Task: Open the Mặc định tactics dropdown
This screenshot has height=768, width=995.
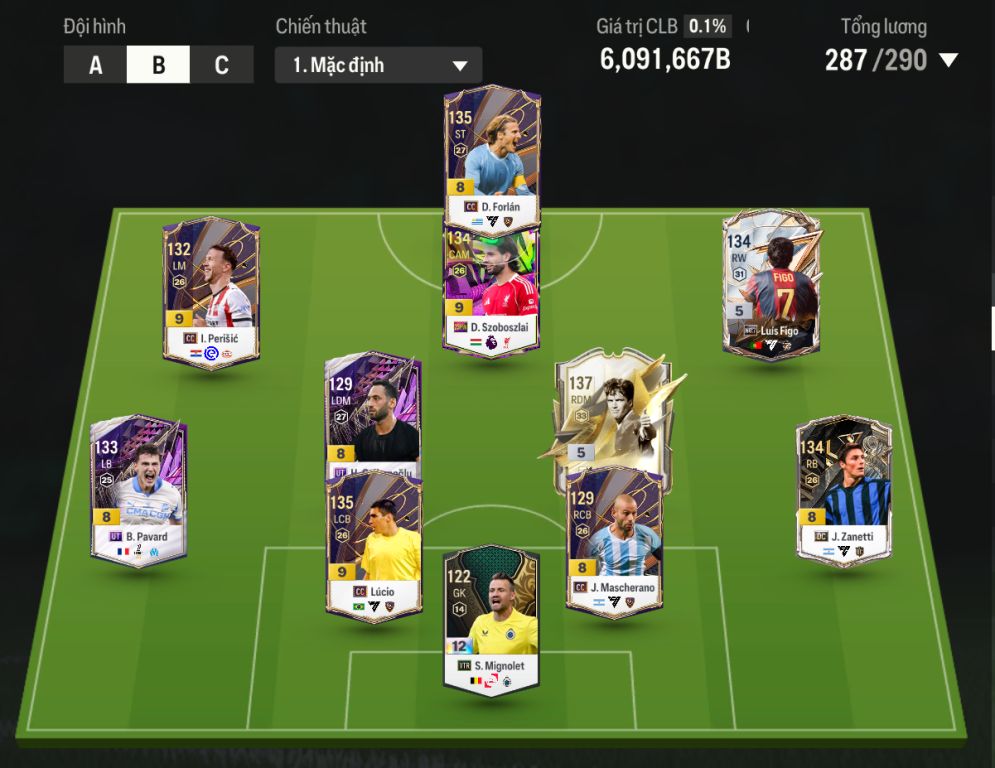Action: [x=378, y=66]
